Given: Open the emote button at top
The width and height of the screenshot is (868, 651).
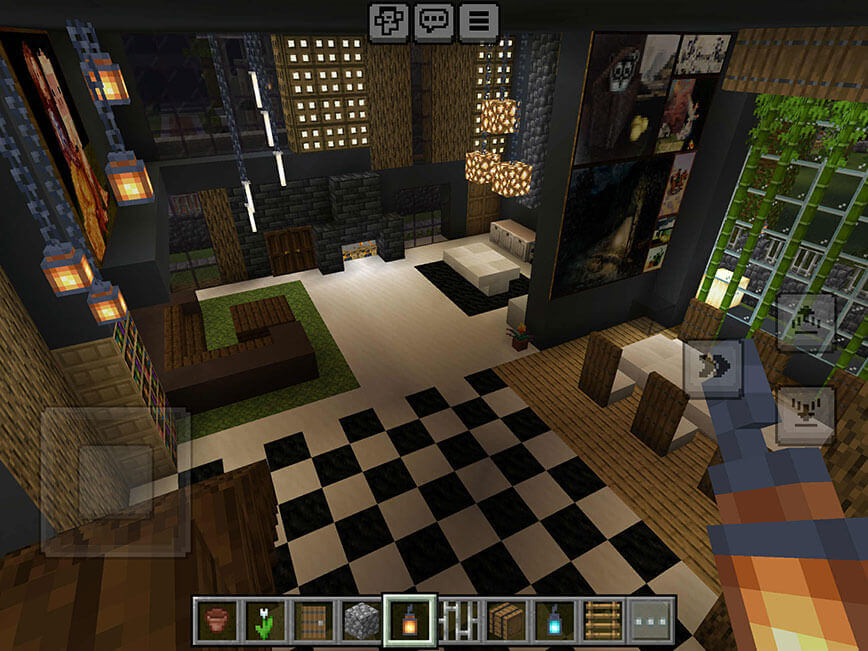Looking at the screenshot, I should 387,20.
